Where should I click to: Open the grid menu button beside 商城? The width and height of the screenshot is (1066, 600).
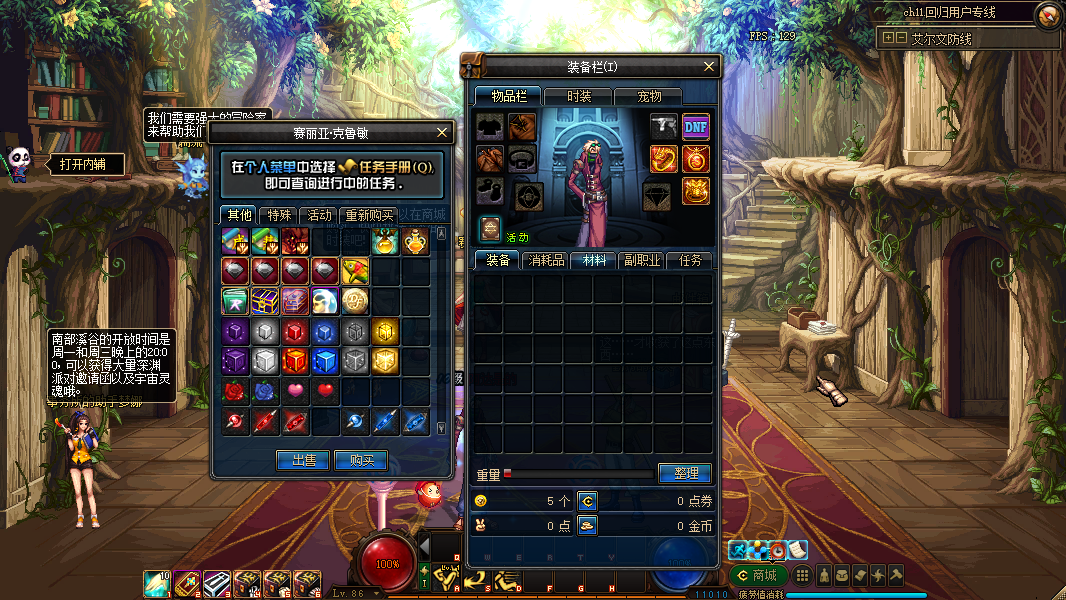[802, 575]
